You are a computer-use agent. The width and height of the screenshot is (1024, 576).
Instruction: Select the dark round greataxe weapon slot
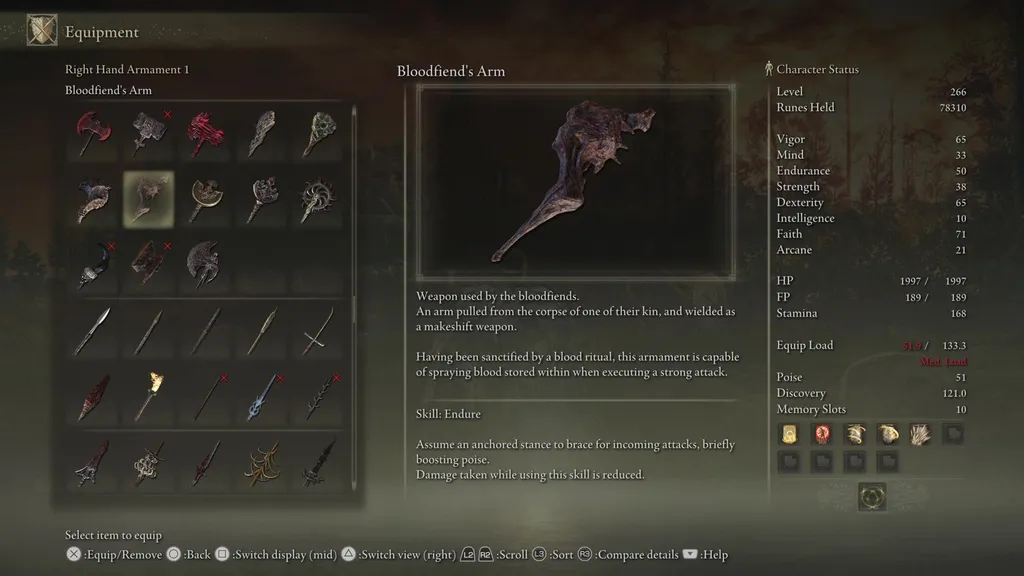tap(205, 264)
